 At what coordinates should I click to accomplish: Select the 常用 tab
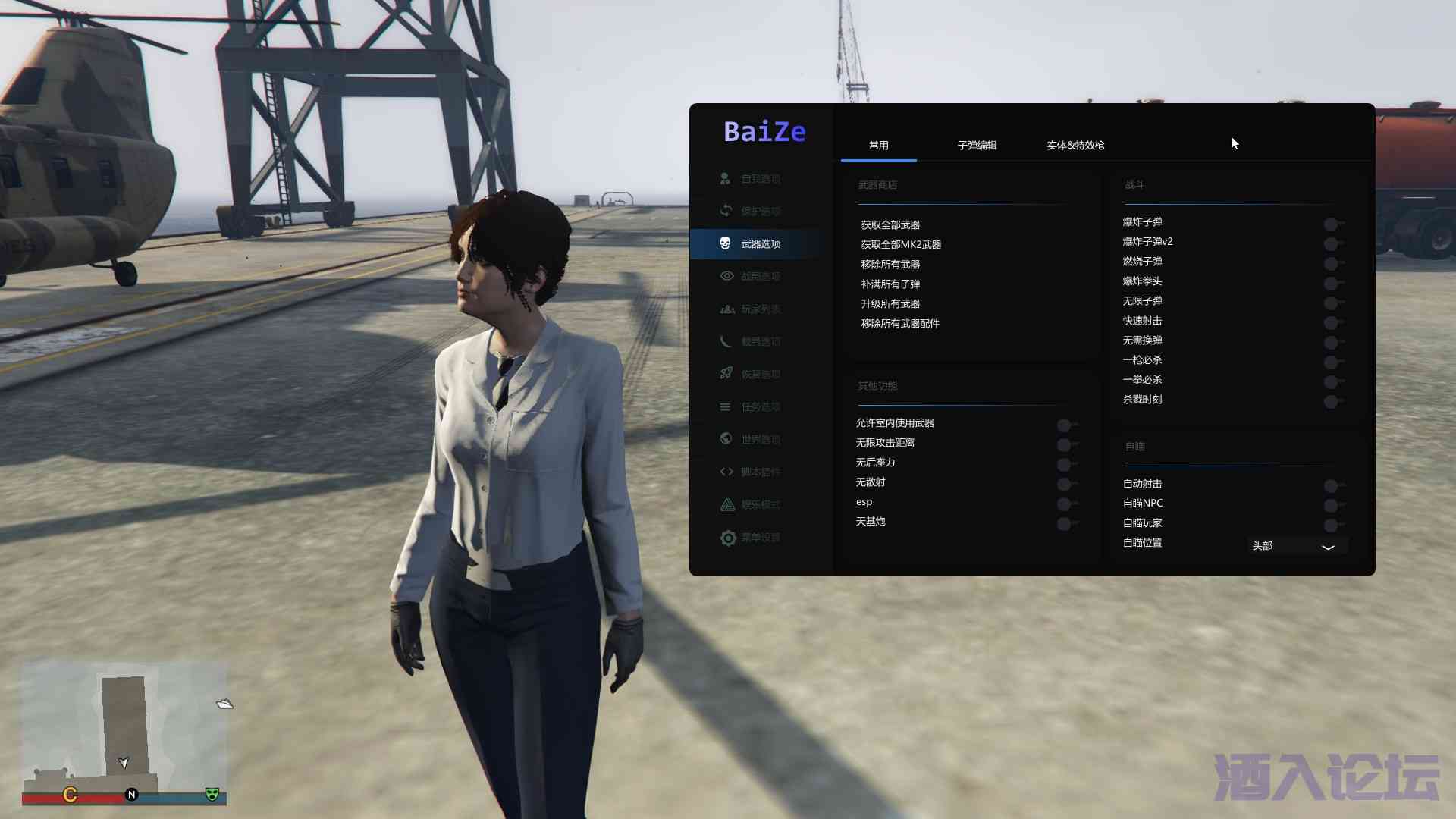878,145
